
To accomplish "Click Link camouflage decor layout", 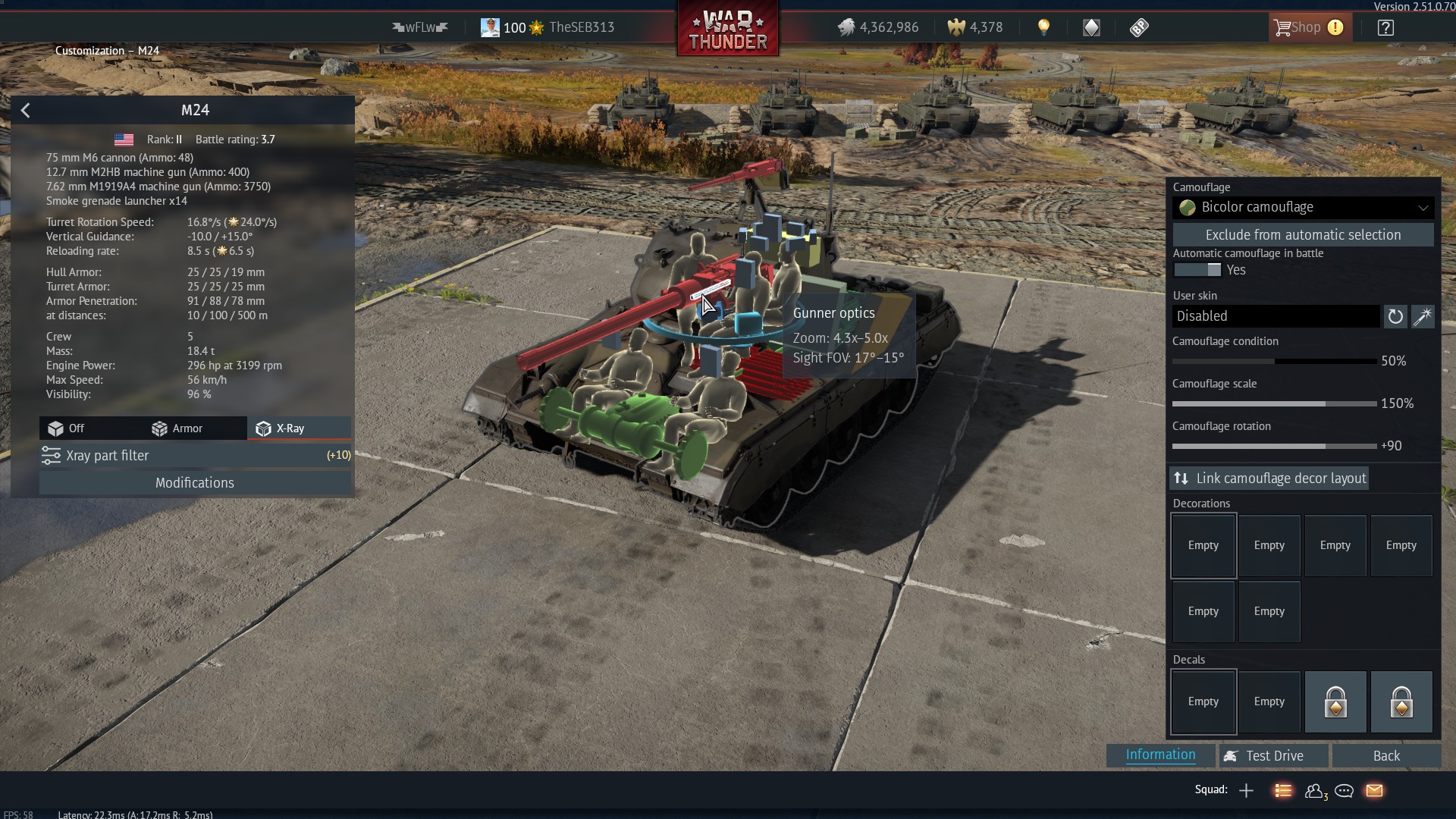I will coord(1269,479).
